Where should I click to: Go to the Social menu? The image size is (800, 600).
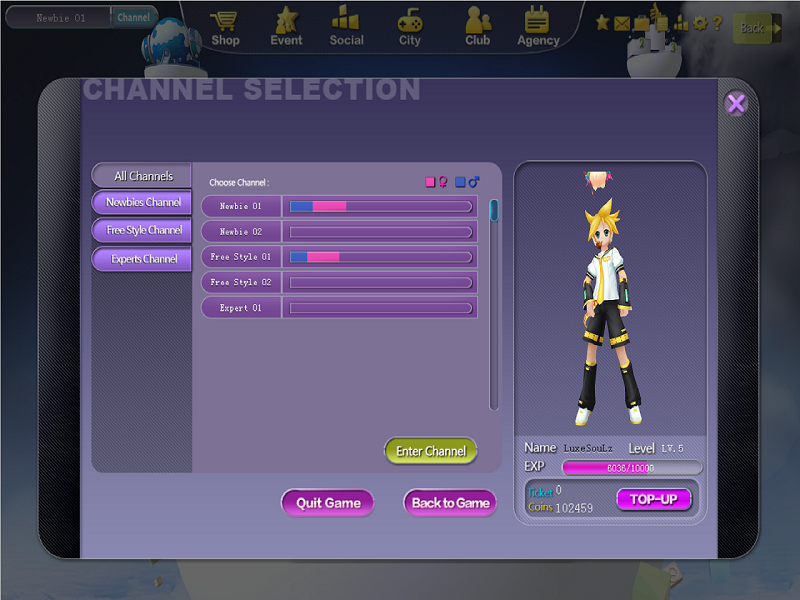346,27
